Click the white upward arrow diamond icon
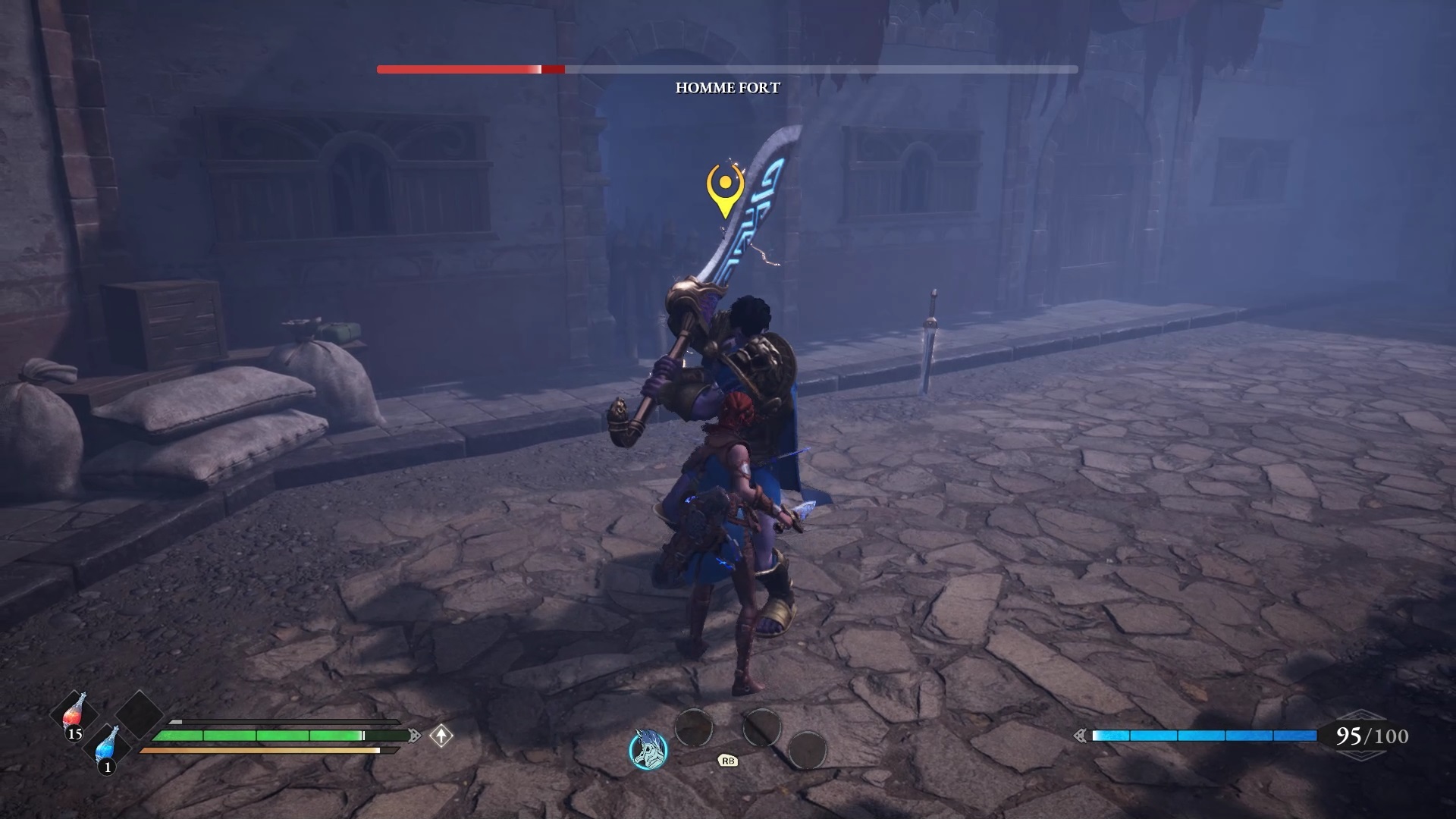Screen dimensions: 1456x819 [441, 736]
